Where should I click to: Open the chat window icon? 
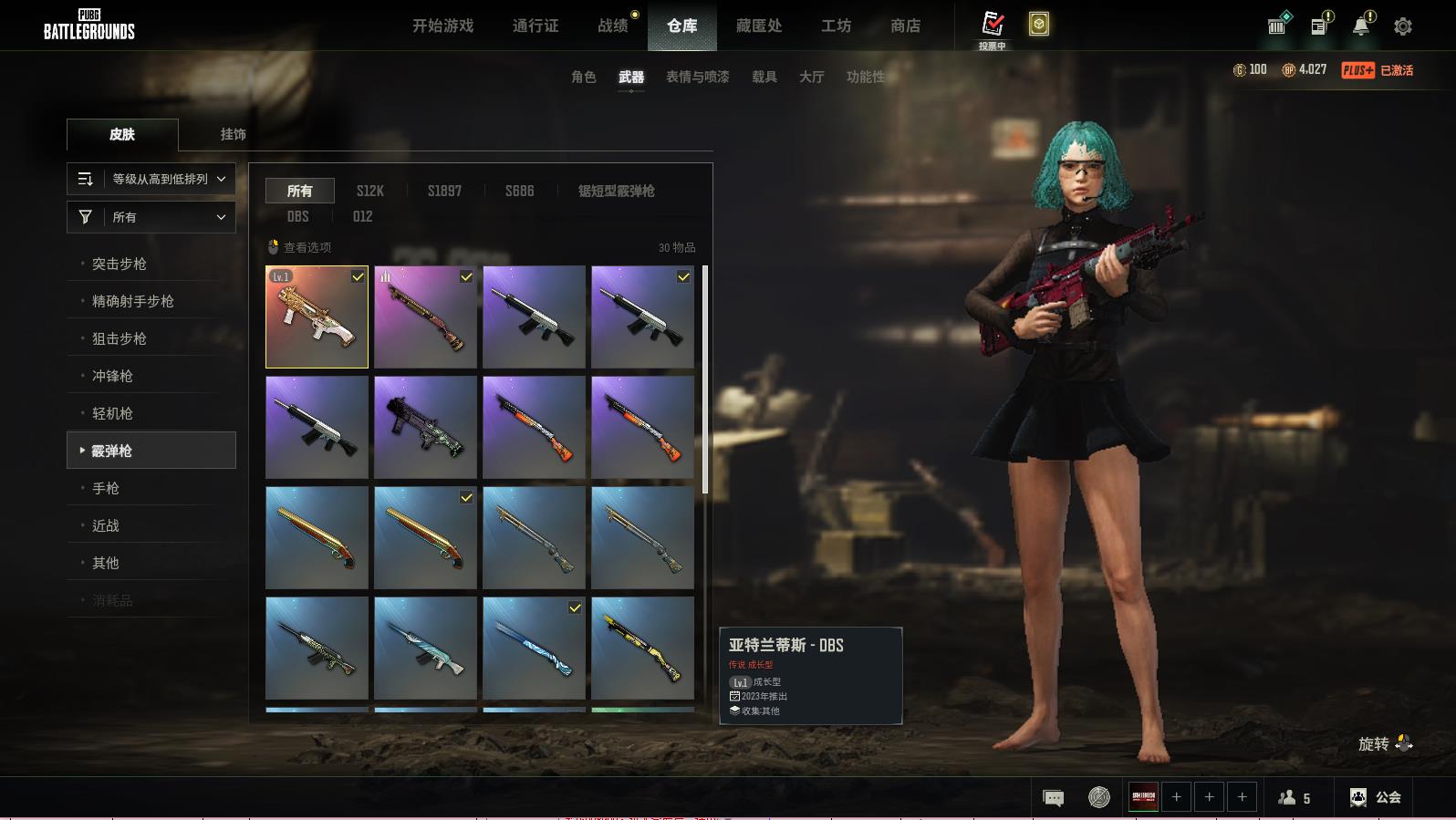click(x=1053, y=798)
